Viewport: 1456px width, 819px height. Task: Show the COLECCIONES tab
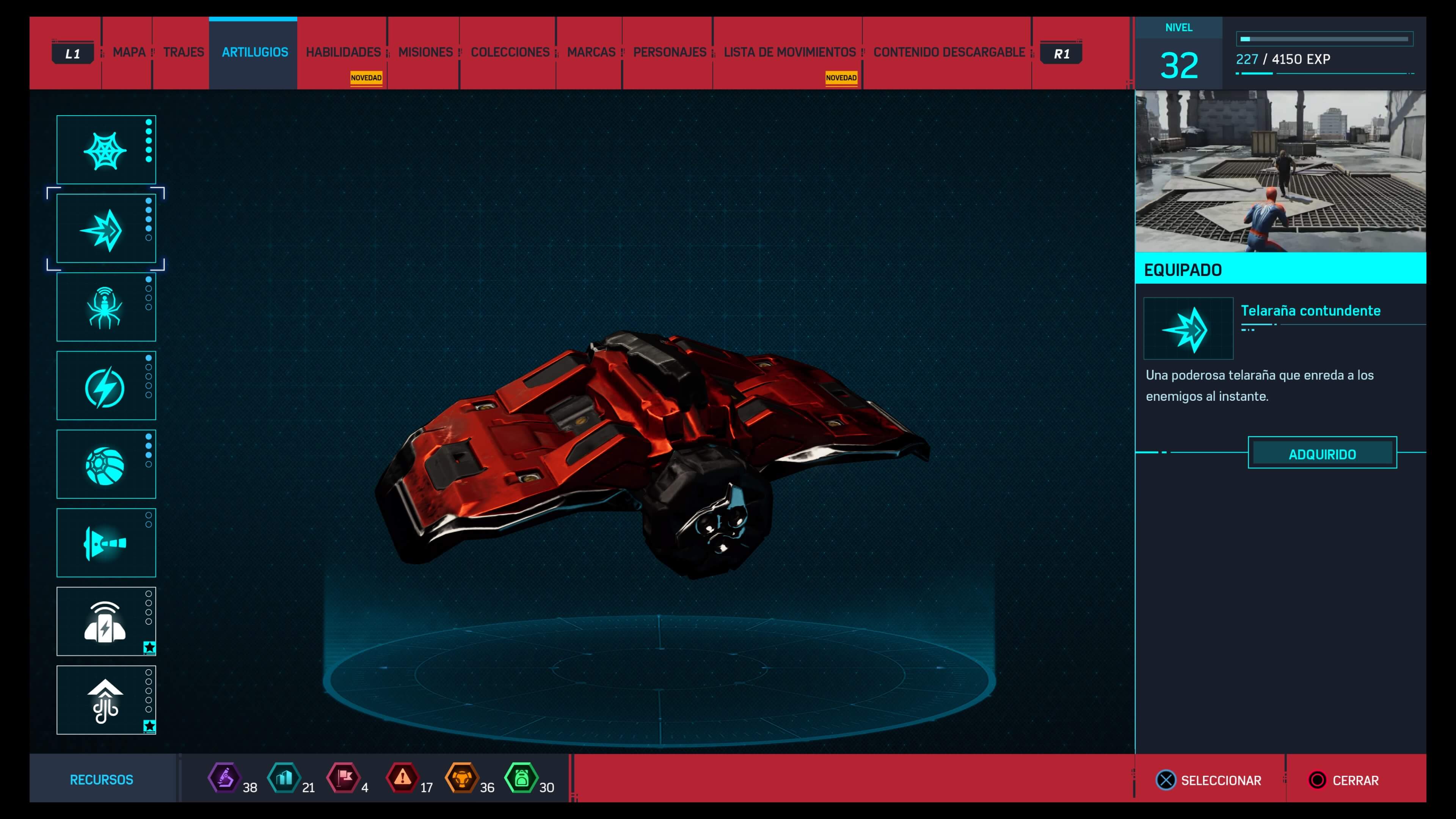(510, 53)
